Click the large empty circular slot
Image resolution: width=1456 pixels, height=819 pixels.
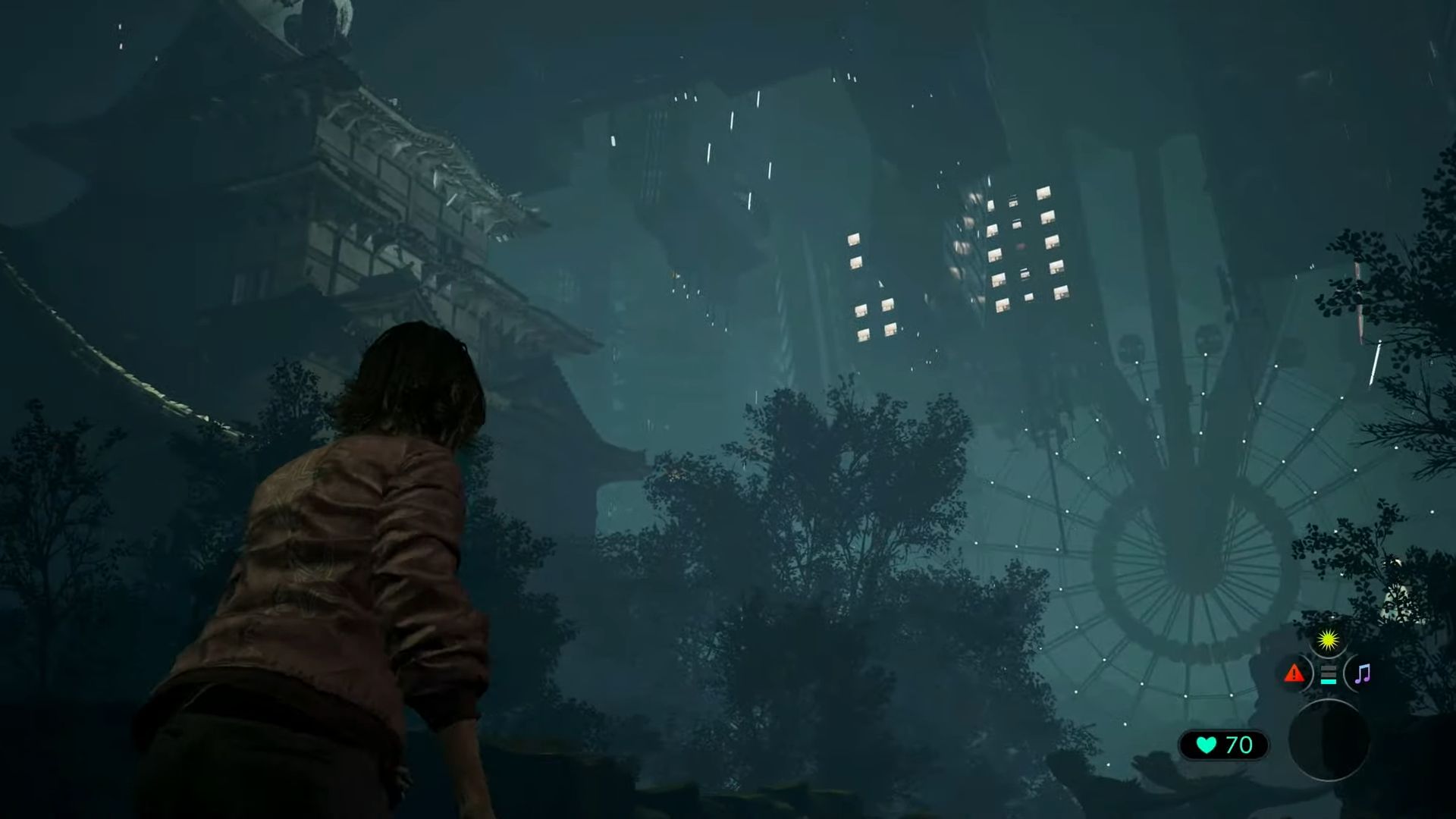[1329, 739]
